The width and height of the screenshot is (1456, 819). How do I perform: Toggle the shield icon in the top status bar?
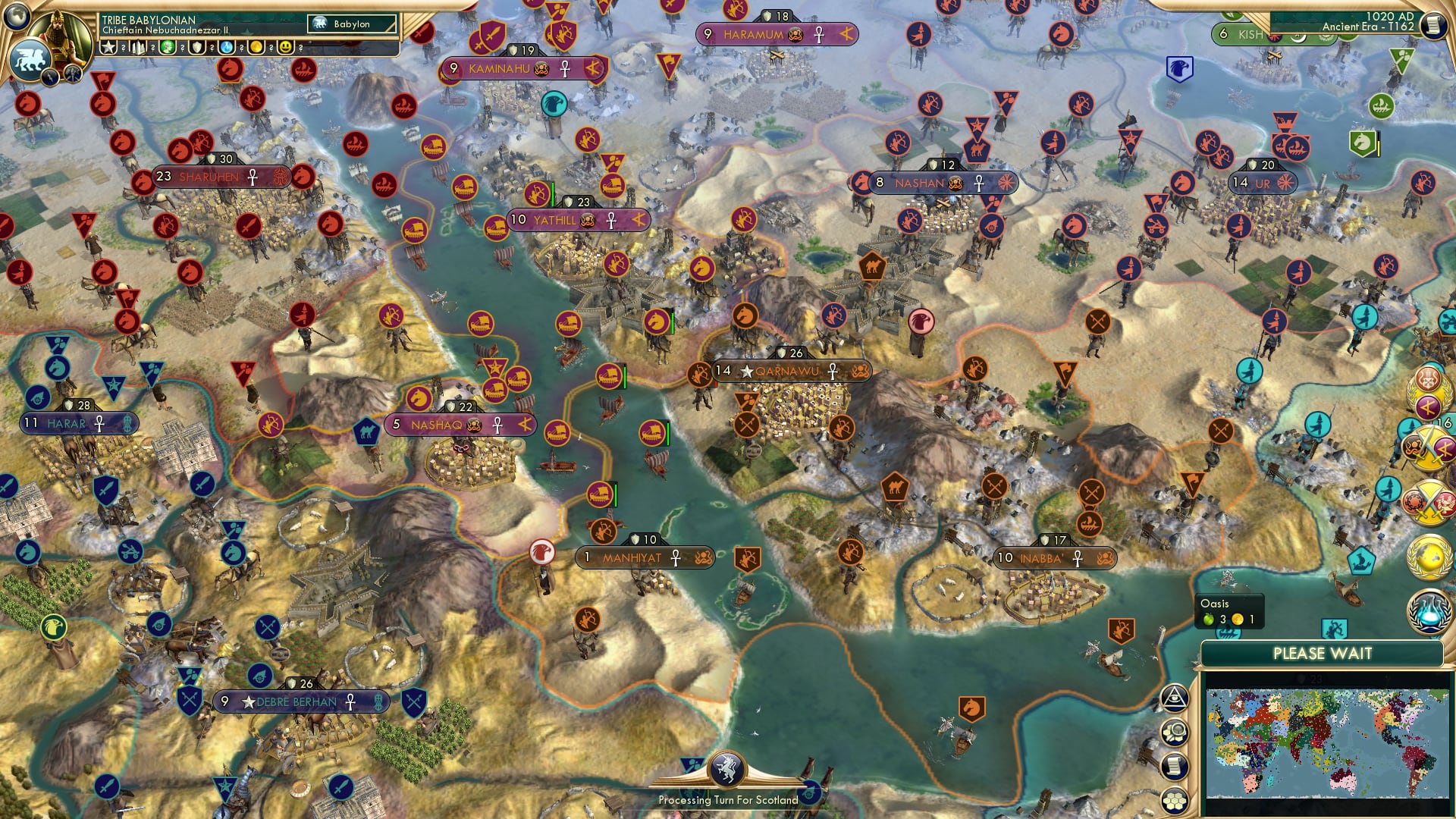coord(196,47)
